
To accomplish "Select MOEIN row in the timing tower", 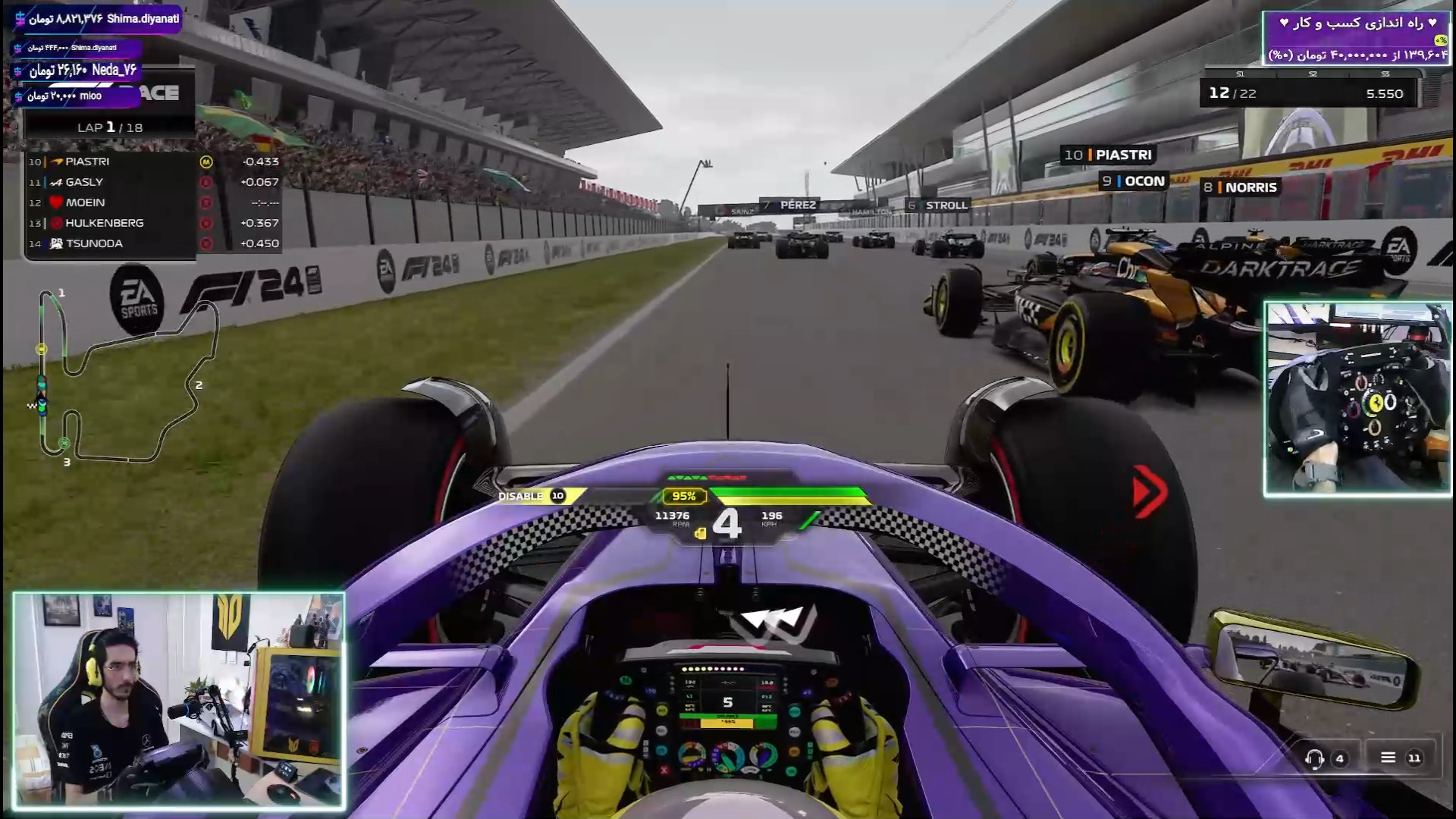I will [152, 202].
